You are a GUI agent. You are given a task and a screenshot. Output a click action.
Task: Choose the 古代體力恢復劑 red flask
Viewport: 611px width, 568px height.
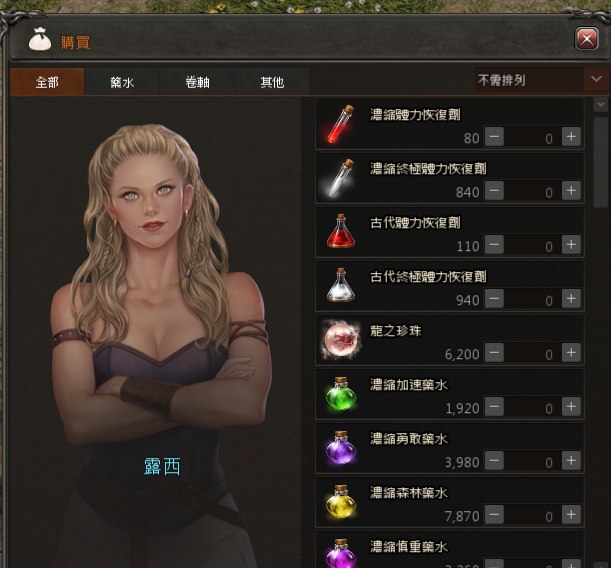tap(337, 231)
